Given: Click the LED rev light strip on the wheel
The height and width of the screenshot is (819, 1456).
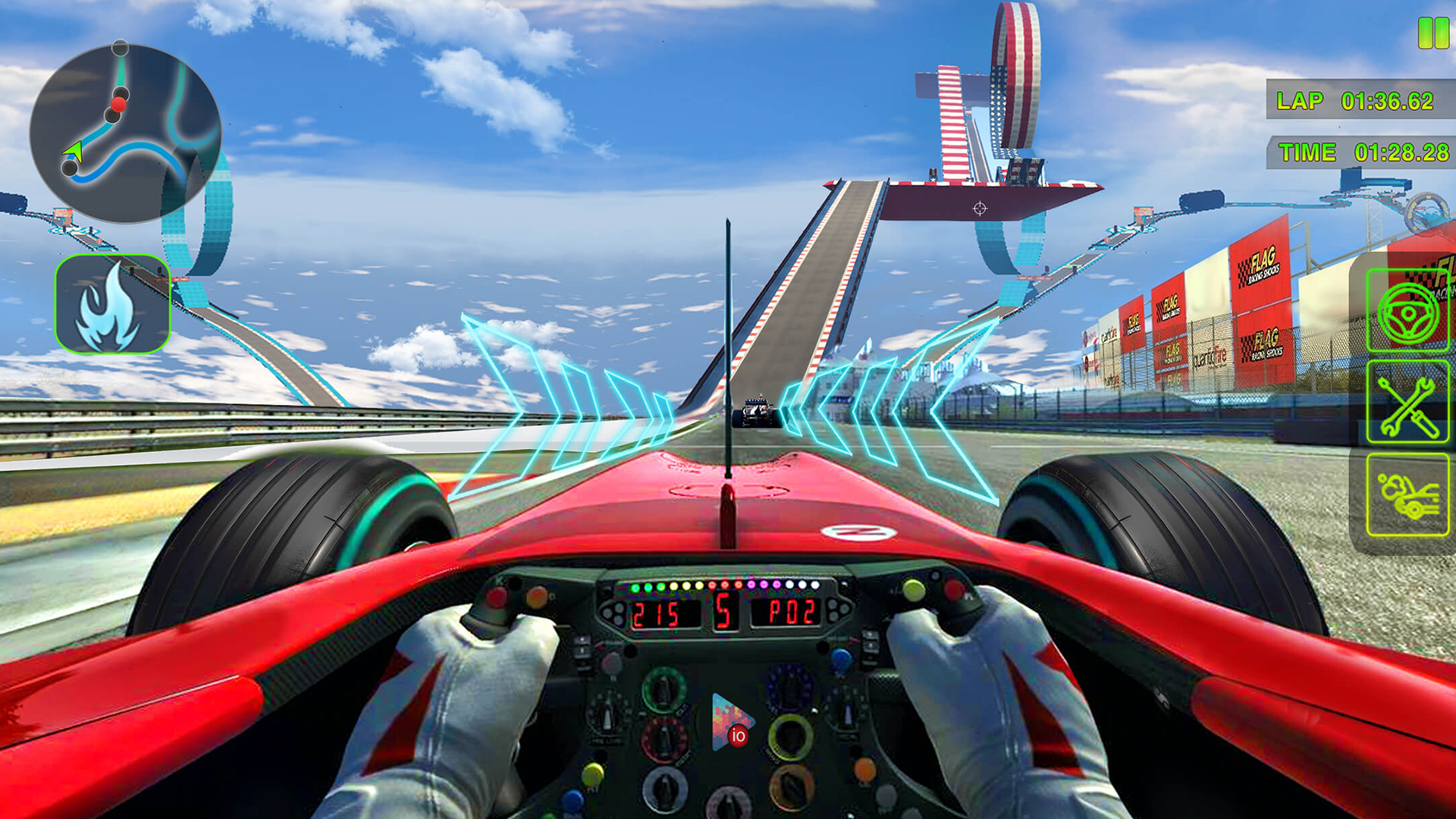Looking at the screenshot, I should pyautogui.click(x=726, y=585).
